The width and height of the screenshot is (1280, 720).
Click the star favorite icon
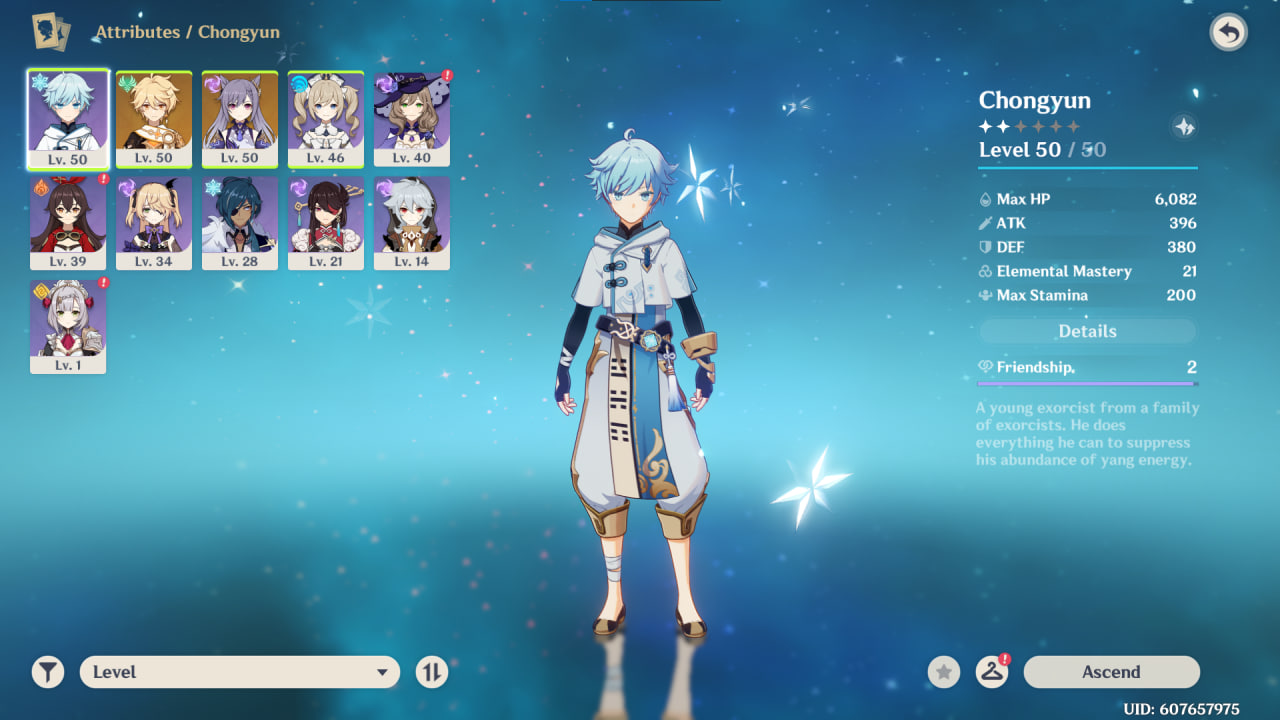[x=943, y=672]
